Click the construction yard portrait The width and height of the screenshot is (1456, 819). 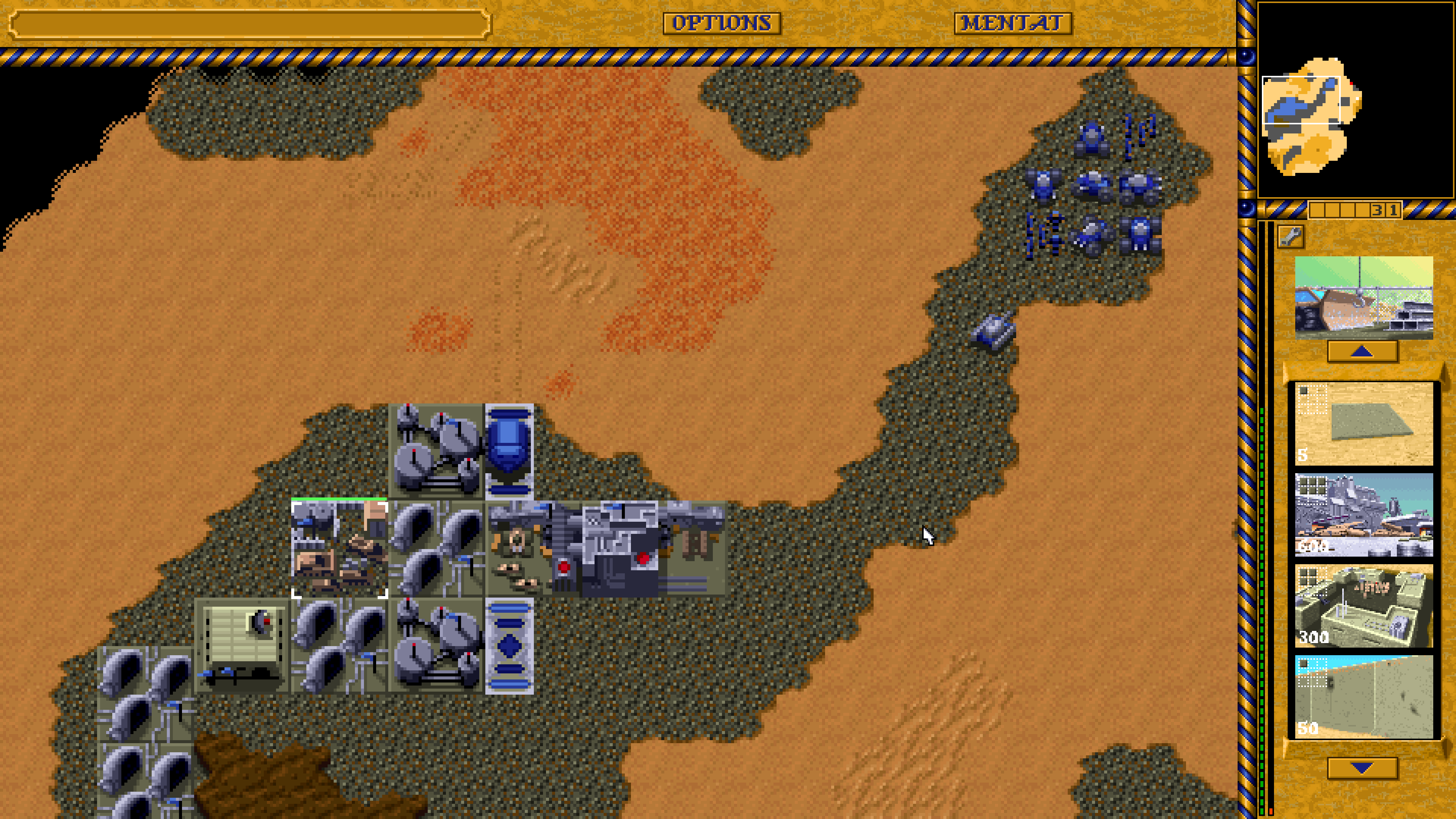click(x=1363, y=297)
